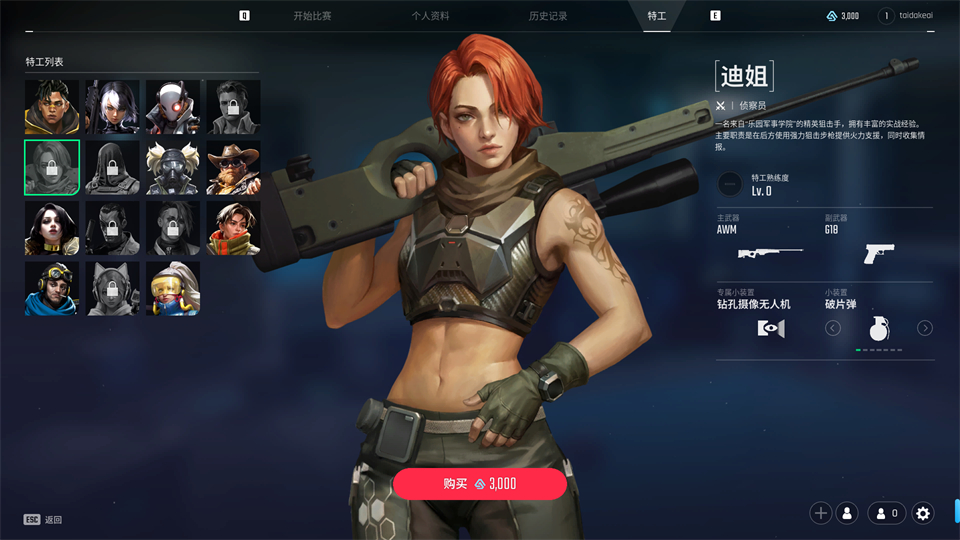Screen dimensions: 960x540
Task: Click the plus invite button
Action: tap(821, 513)
